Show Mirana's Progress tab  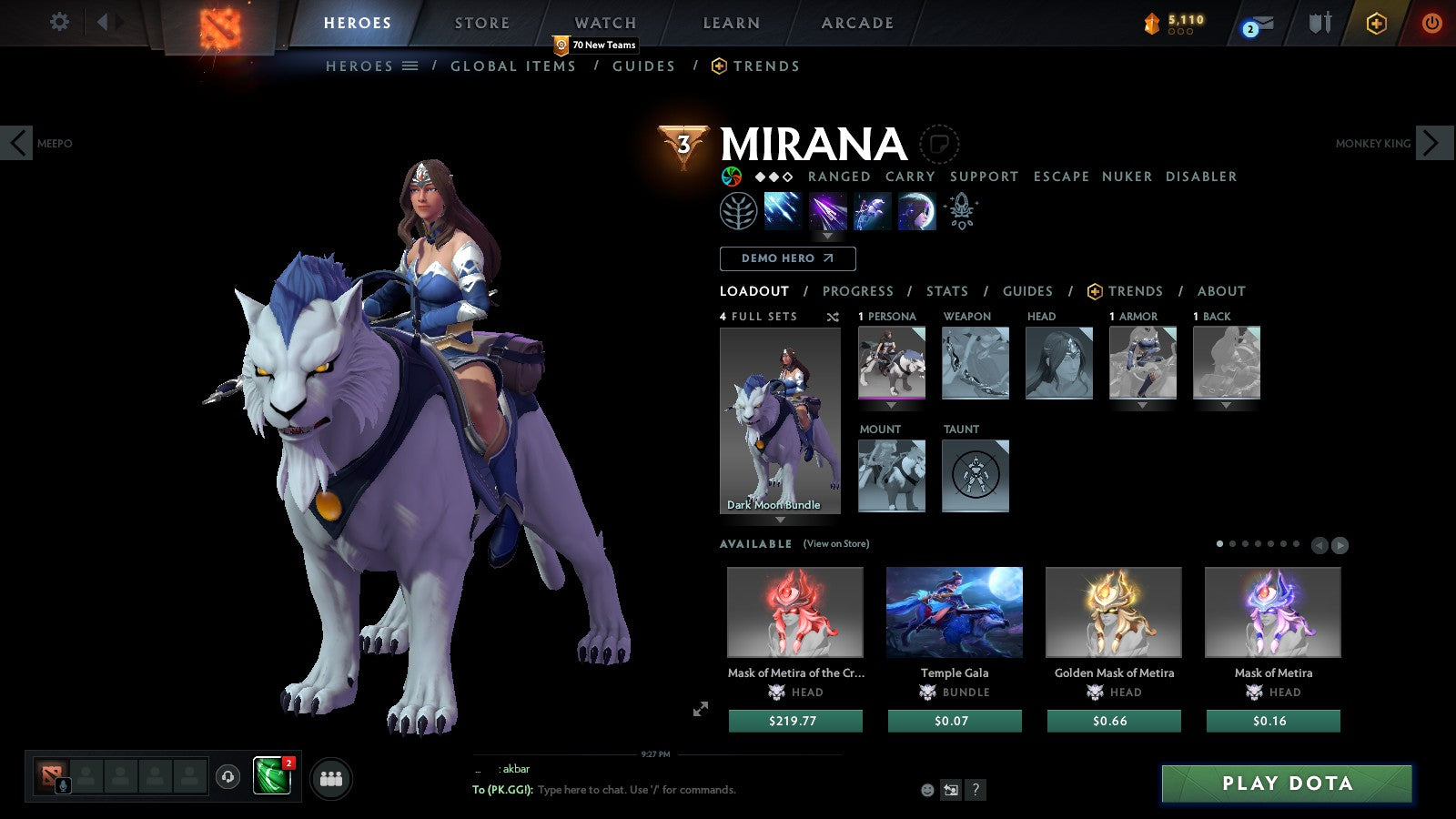coord(857,291)
